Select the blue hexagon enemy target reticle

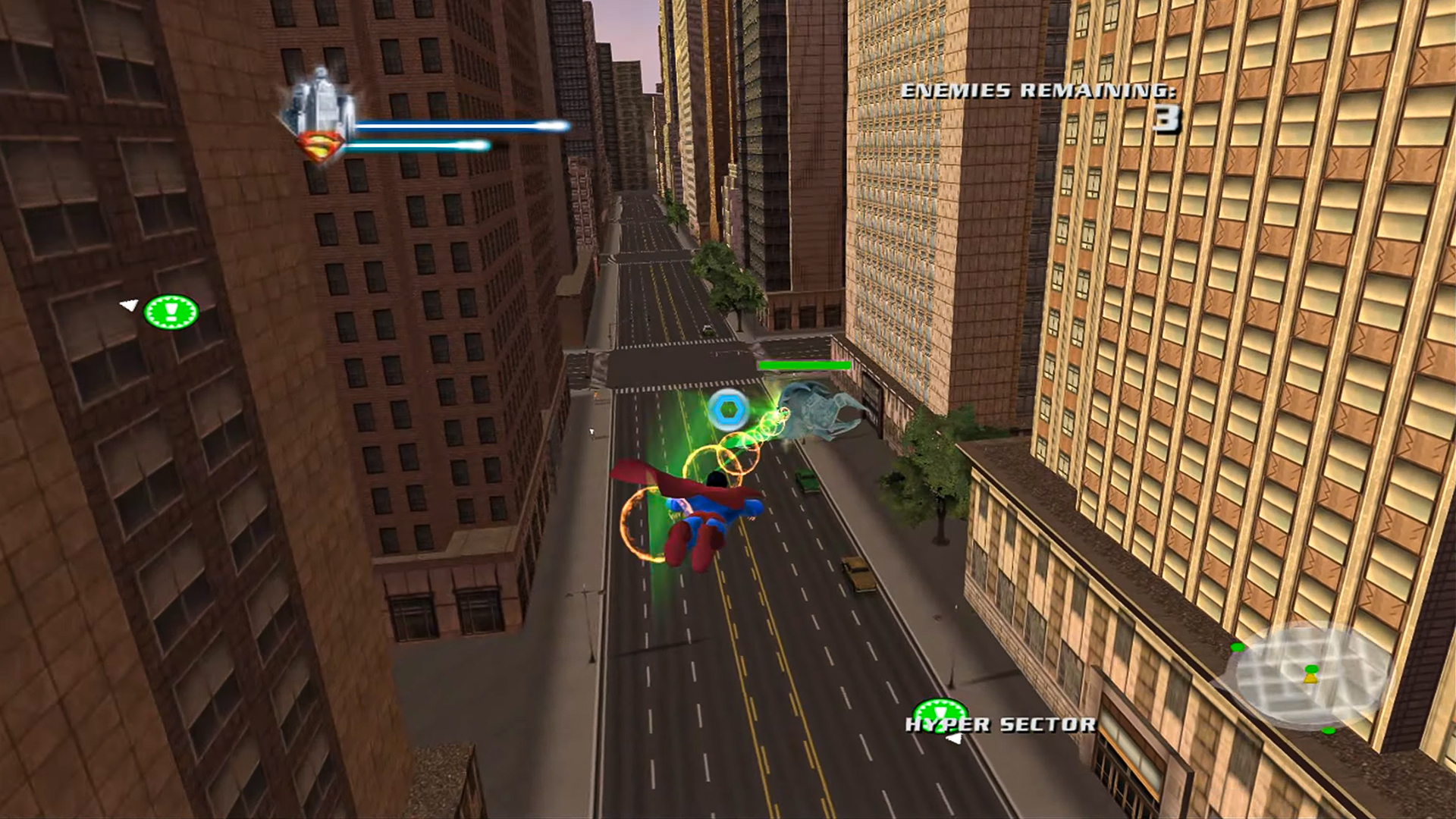[729, 409]
